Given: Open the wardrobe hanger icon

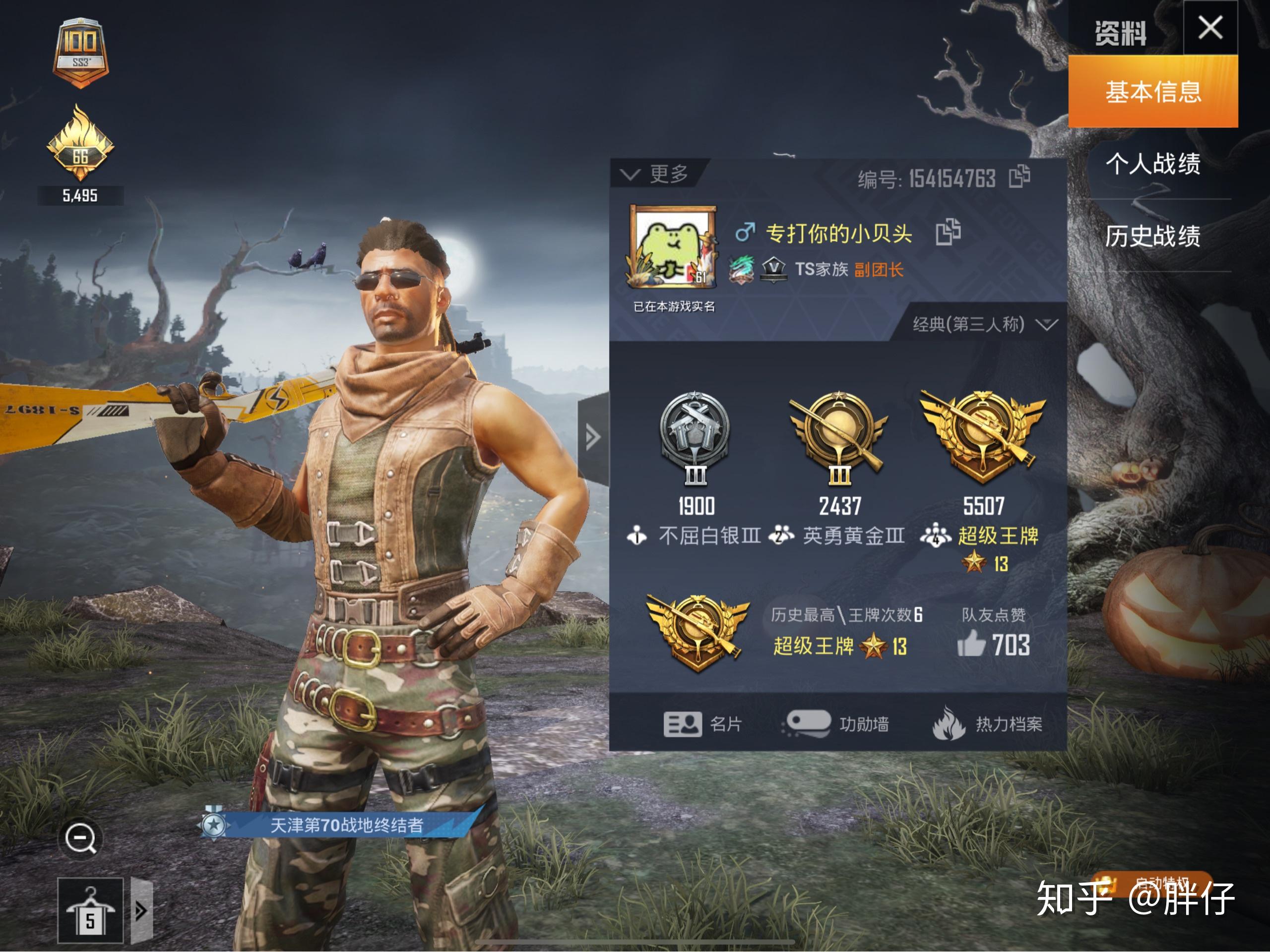Looking at the screenshot, I should (90, 911).
